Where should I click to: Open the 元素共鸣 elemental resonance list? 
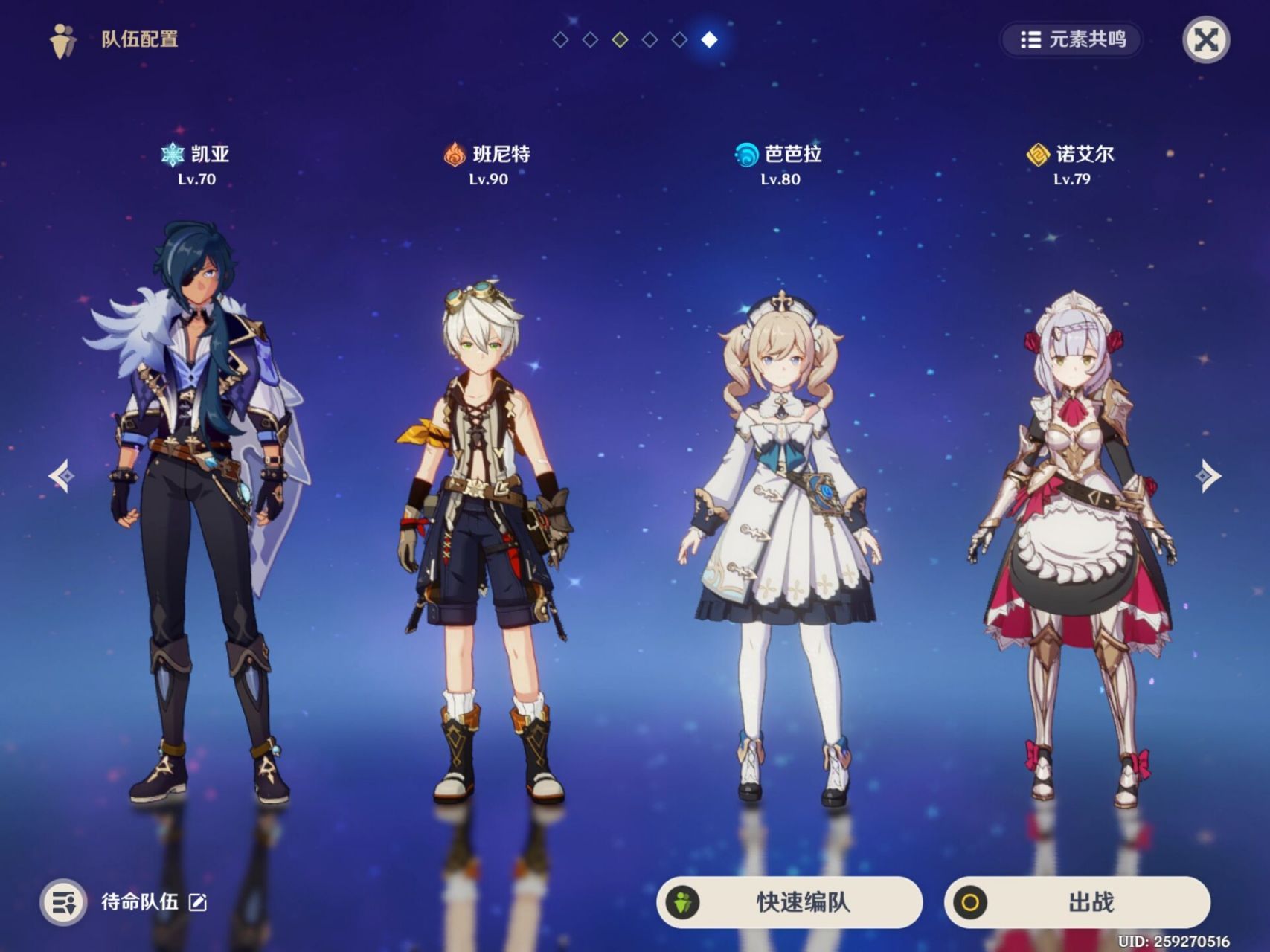coord(1071,39)
